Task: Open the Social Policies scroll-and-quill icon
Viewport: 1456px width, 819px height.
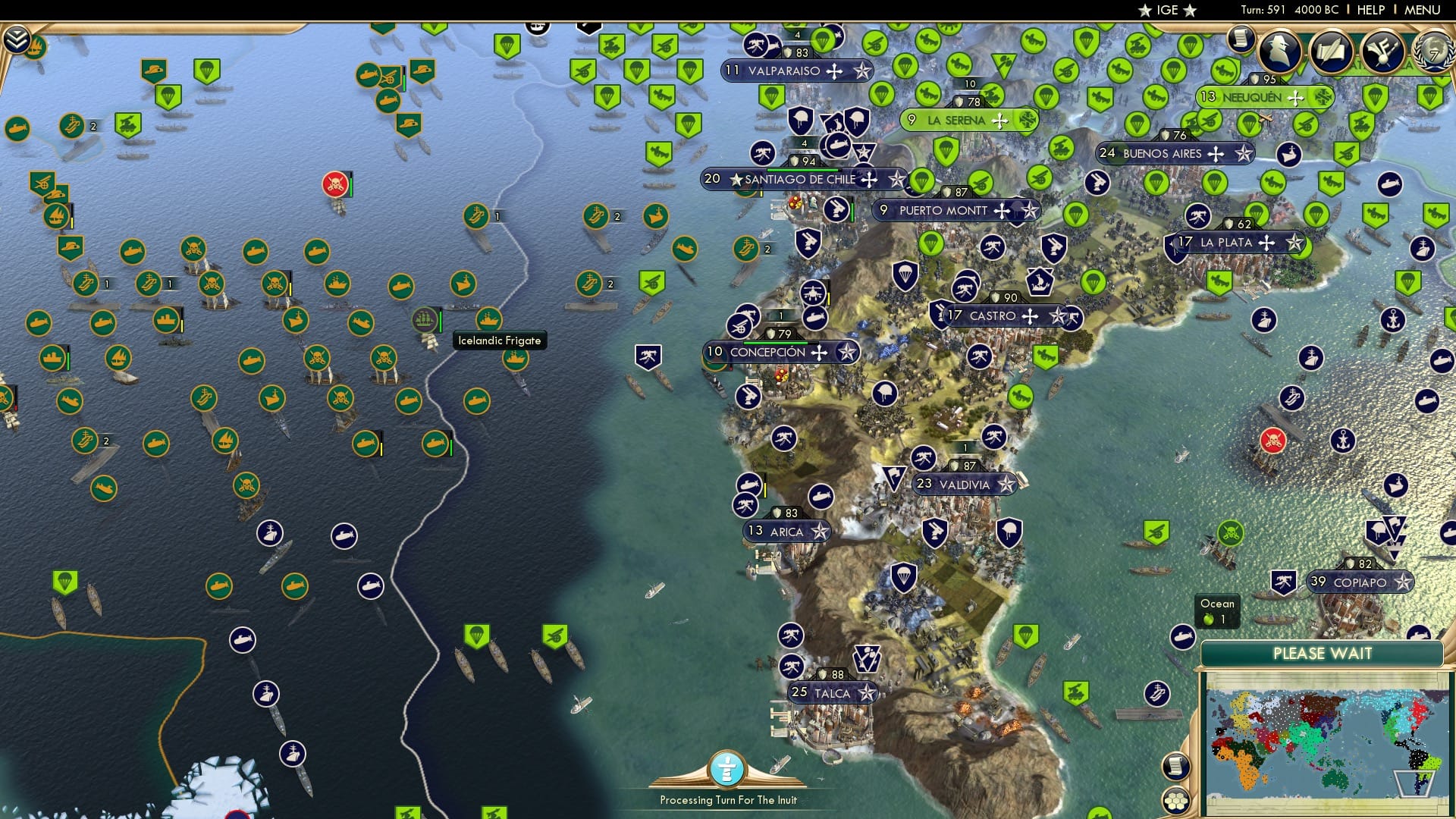Action: click(x=1332, y=52)
